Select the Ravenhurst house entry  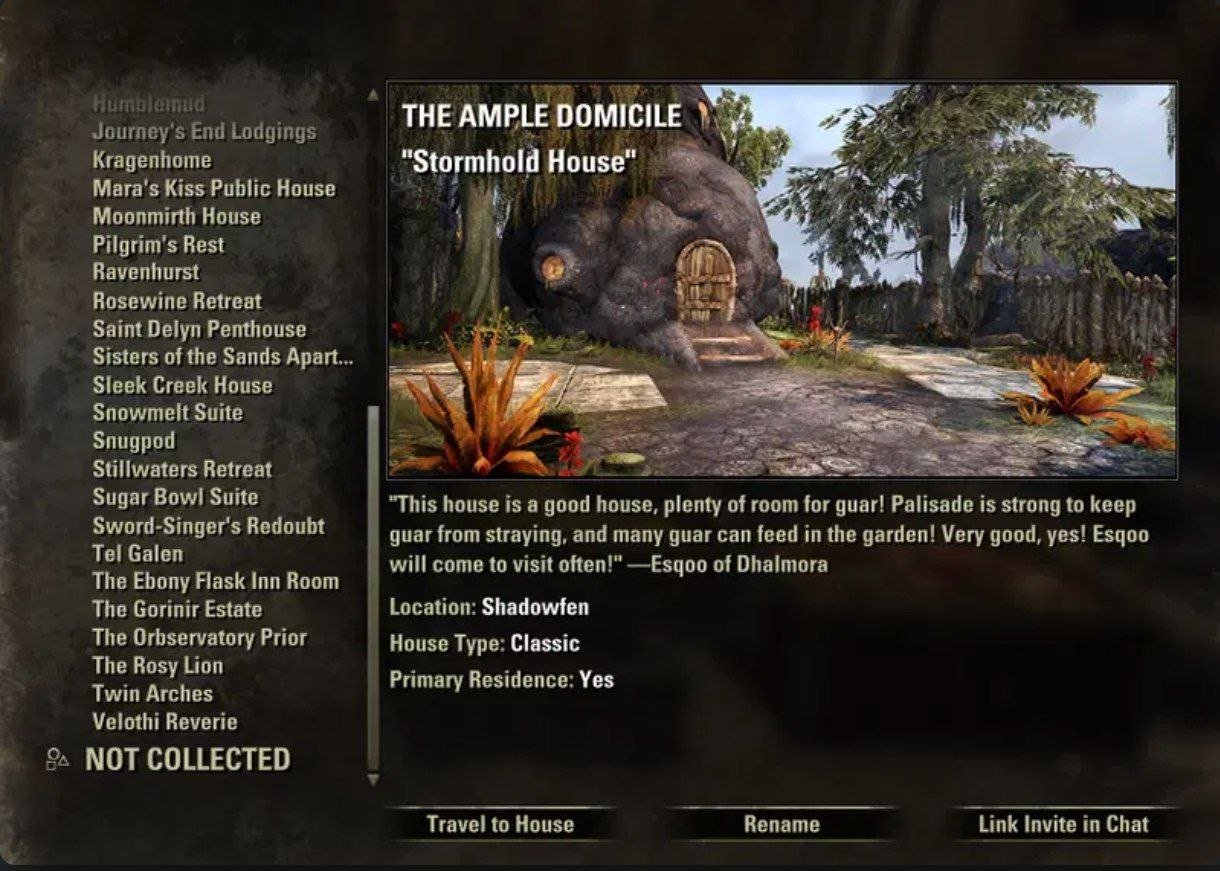(146, 272)
